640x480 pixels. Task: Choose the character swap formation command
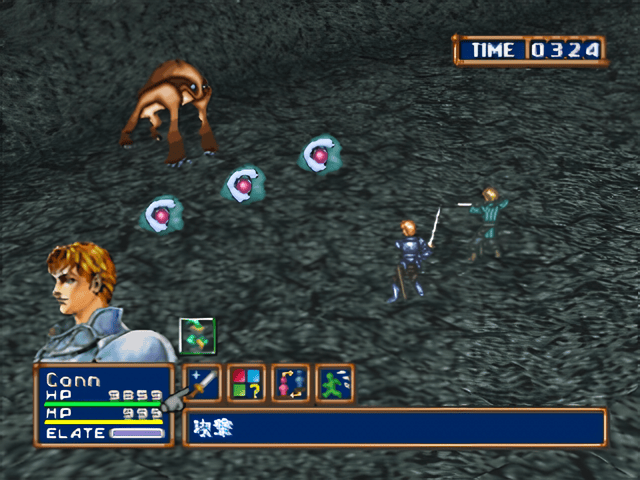tap(290, 383)
